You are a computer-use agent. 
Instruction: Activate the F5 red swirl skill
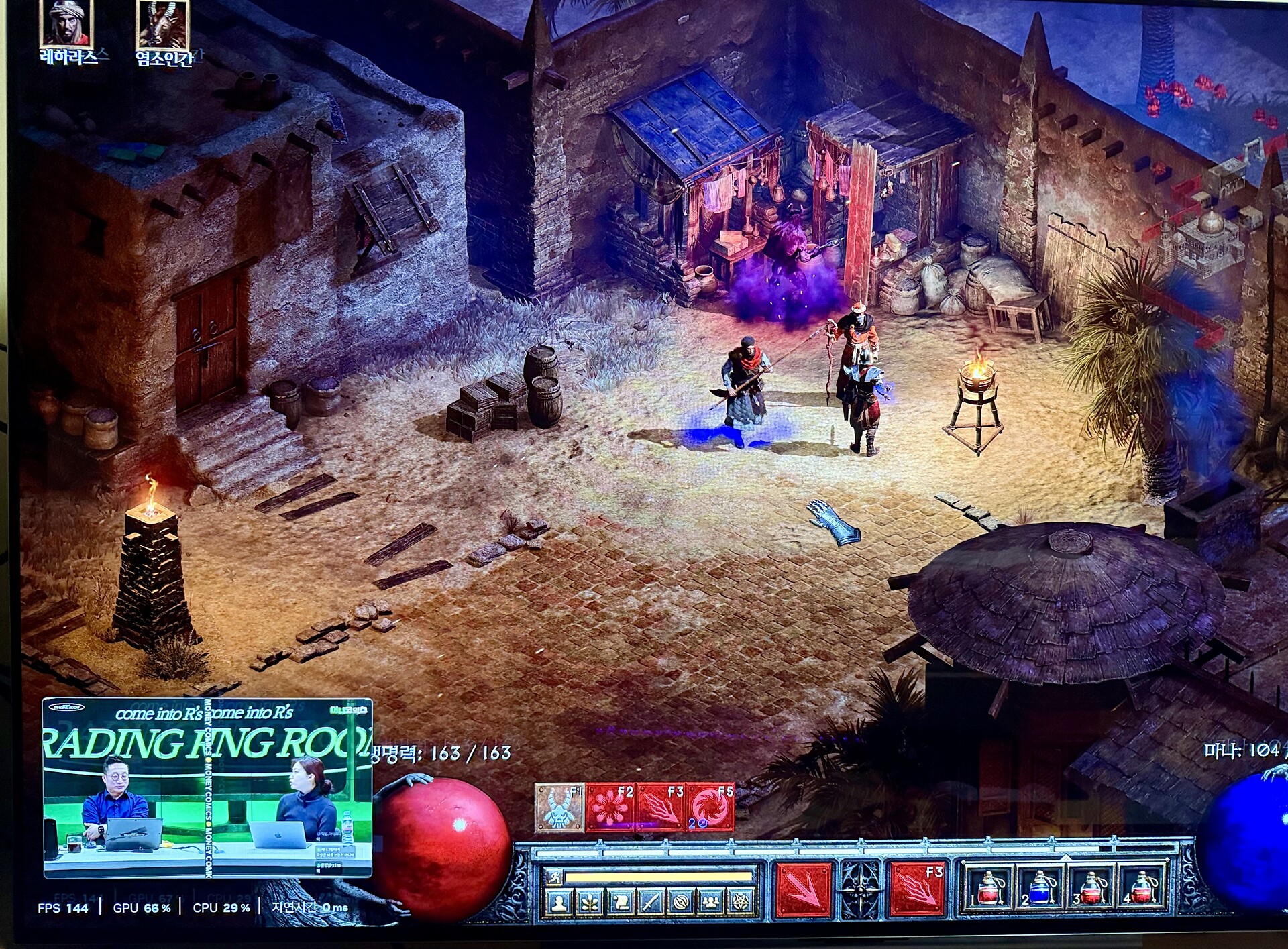[x=709, y=807]
